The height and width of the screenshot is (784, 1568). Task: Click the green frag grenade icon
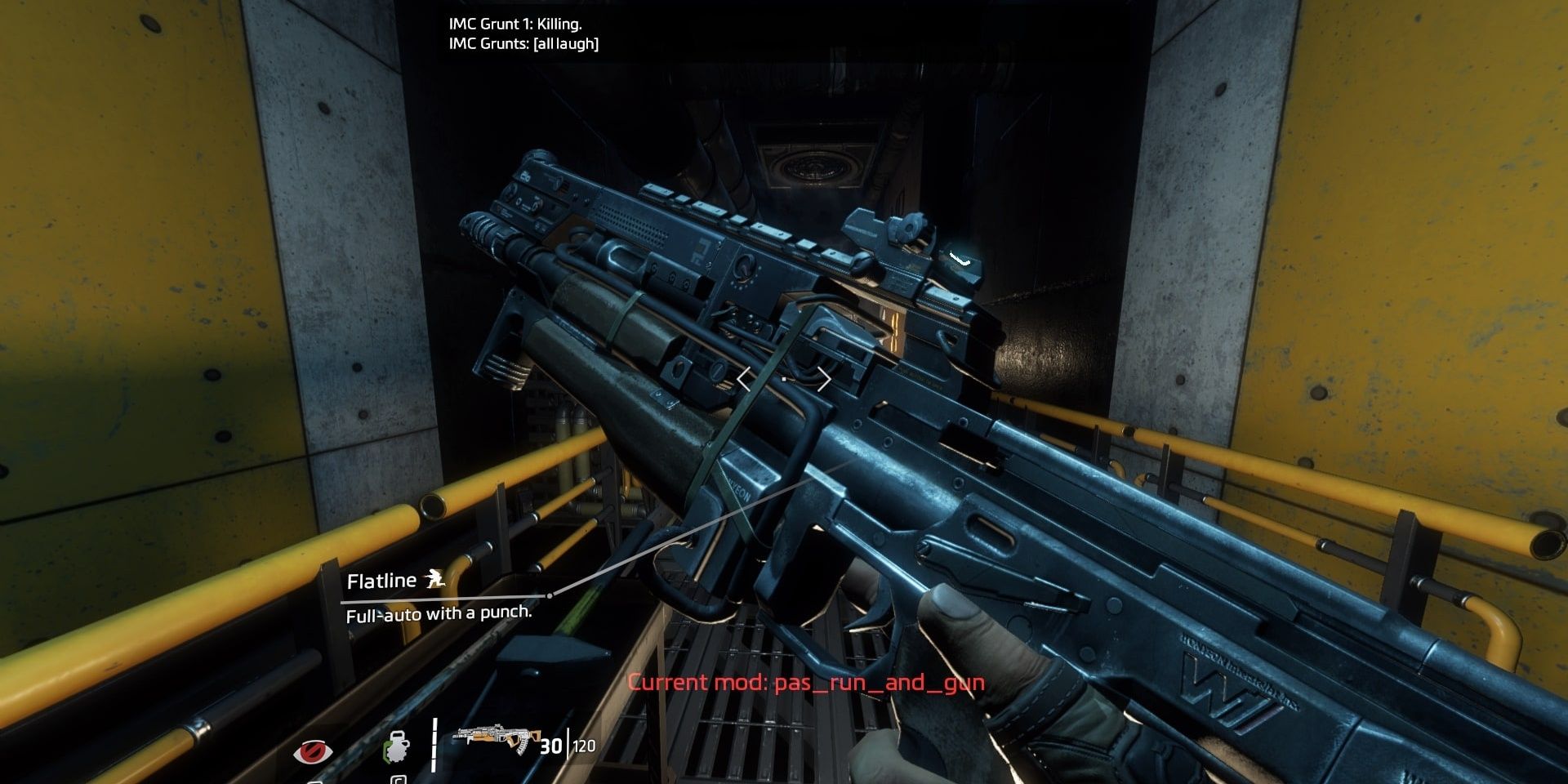click(x=395, y=747)
